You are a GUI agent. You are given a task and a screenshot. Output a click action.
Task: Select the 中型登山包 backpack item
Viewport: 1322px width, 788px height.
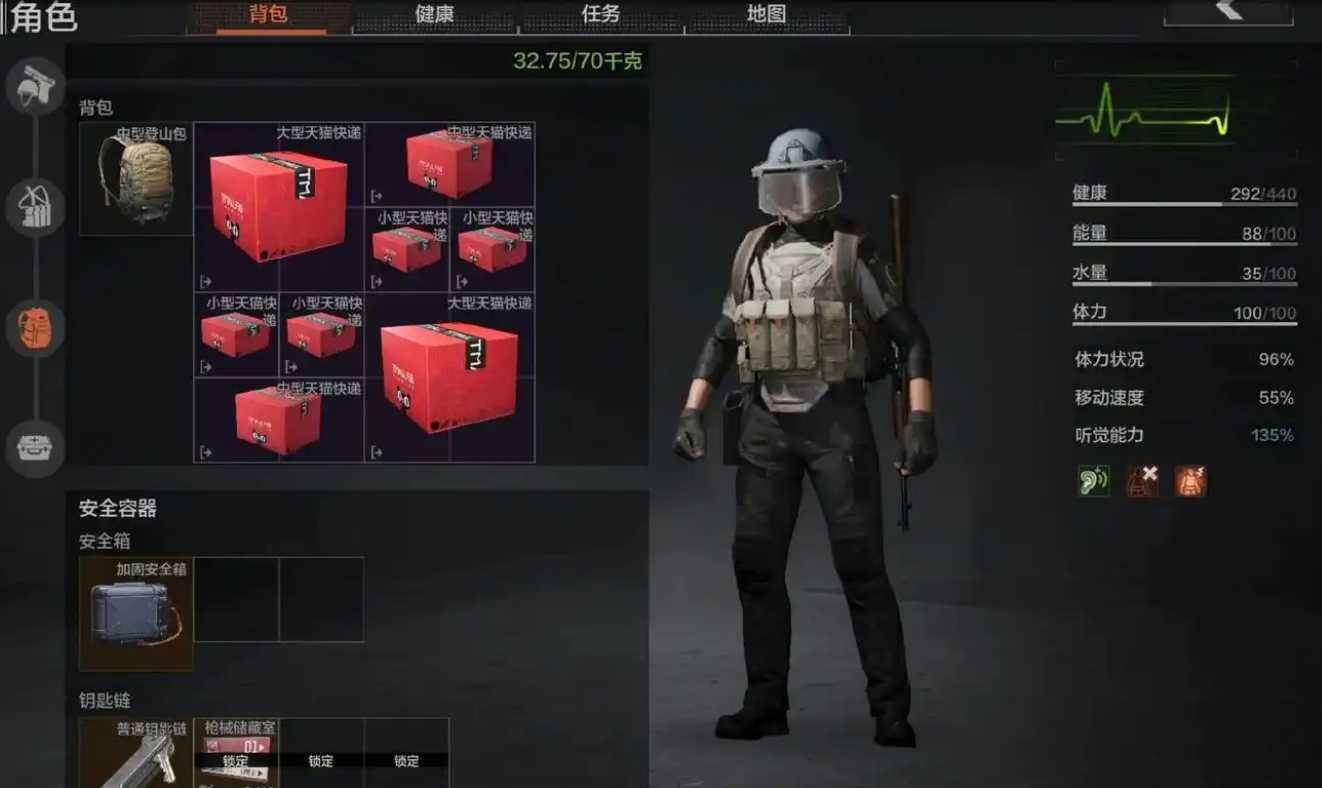[x=135, y=180]
